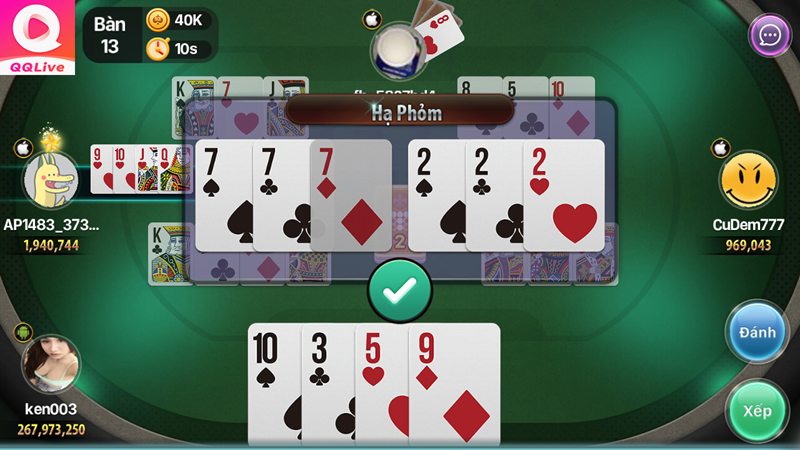Choose the 2 of spades meld card
The width and height of the screenshot is (800, 450).
[x=436, y=195]
